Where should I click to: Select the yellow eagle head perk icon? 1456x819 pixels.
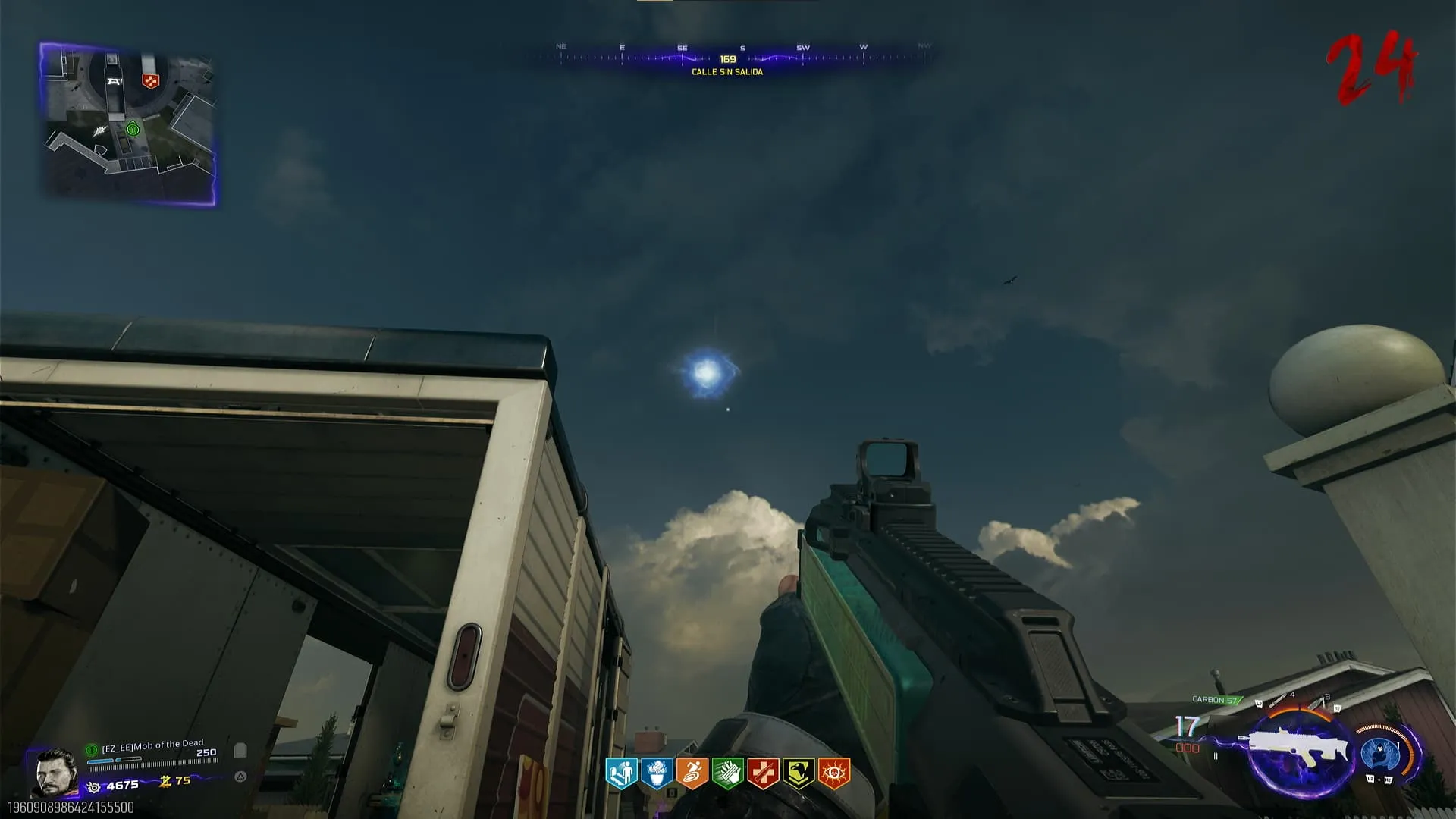pos(799,773)
